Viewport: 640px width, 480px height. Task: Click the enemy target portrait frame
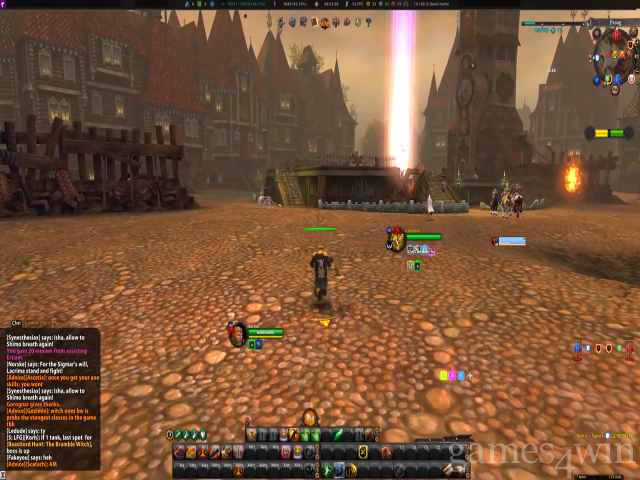tap(397, 238)
